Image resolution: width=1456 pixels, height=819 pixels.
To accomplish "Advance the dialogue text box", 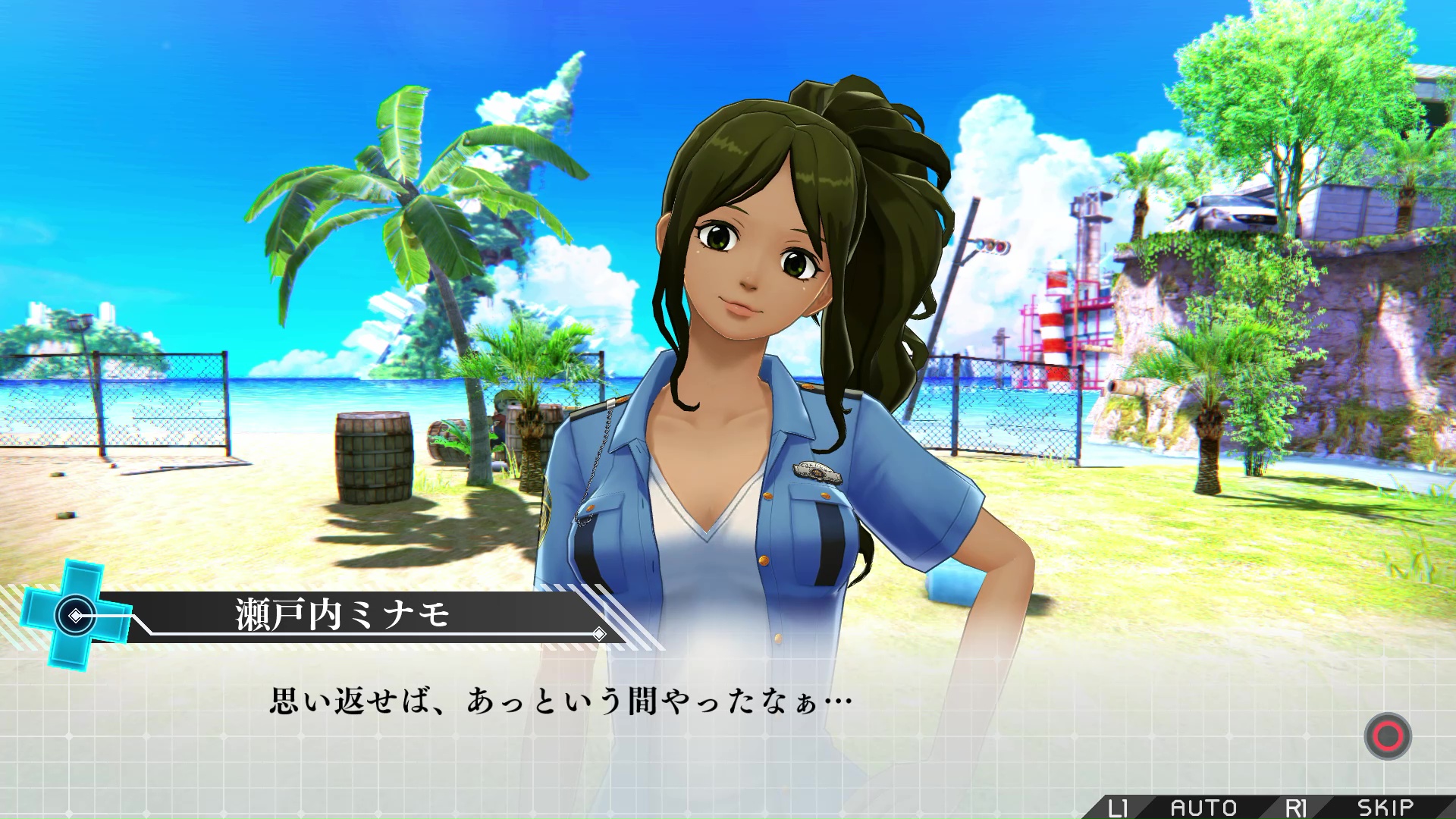I will coord(1387,736).
